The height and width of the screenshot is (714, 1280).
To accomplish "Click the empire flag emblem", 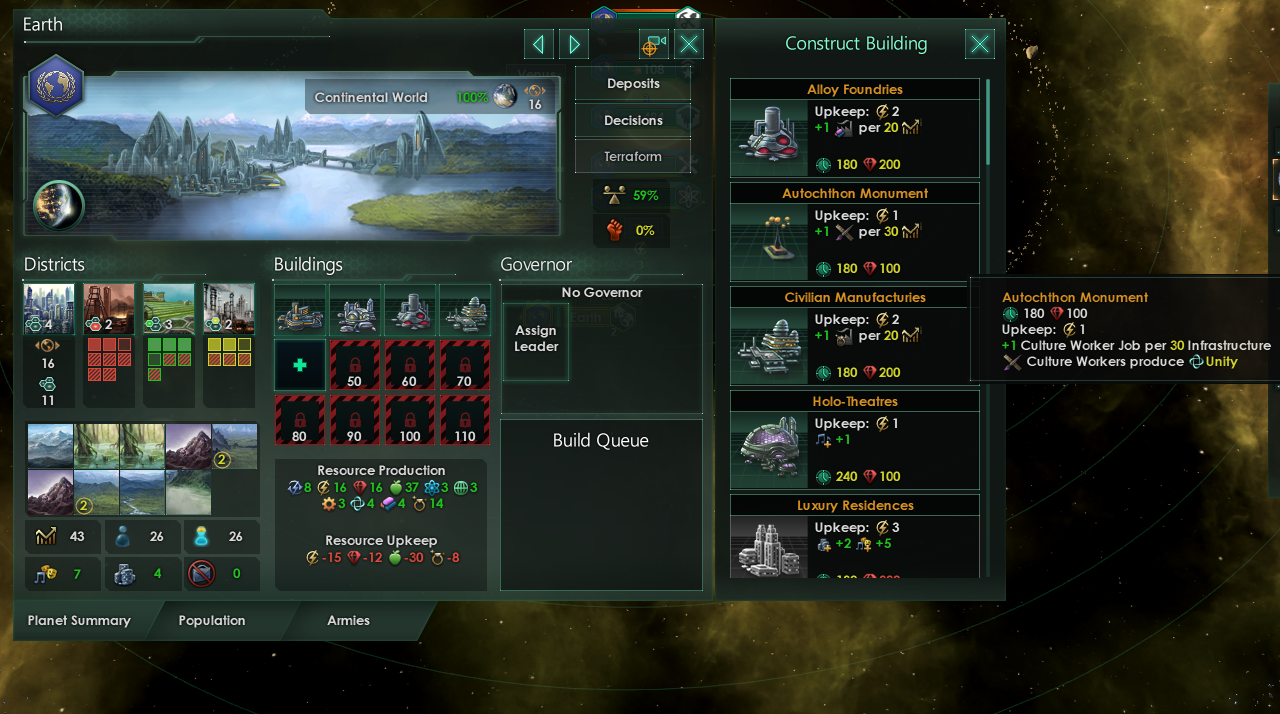I will click(56, 85).
